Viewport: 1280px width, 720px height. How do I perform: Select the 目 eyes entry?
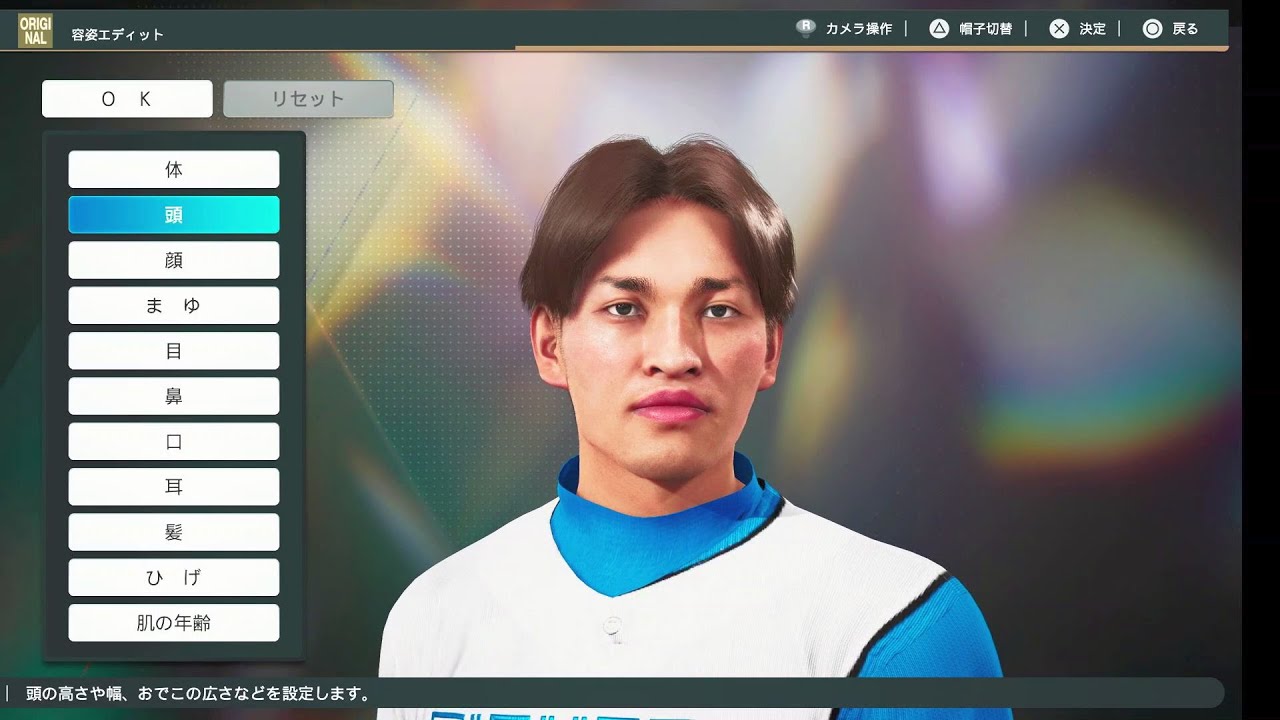pyautogui.click(x=174, y=351)
